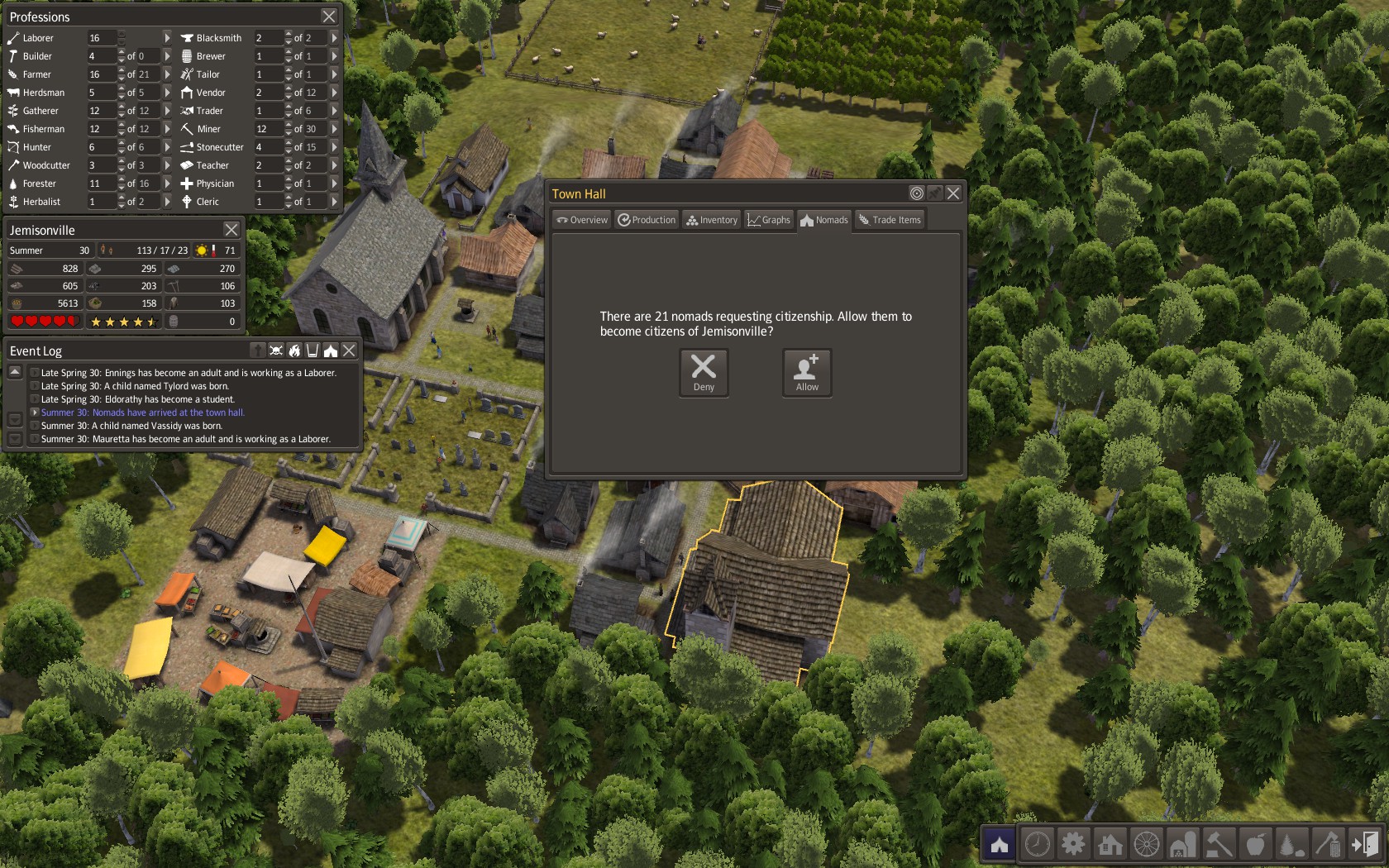This screenshot has width=1389, height=868.
Task: Close the Jemisonville status panel
Action: [x=231, y=230]
